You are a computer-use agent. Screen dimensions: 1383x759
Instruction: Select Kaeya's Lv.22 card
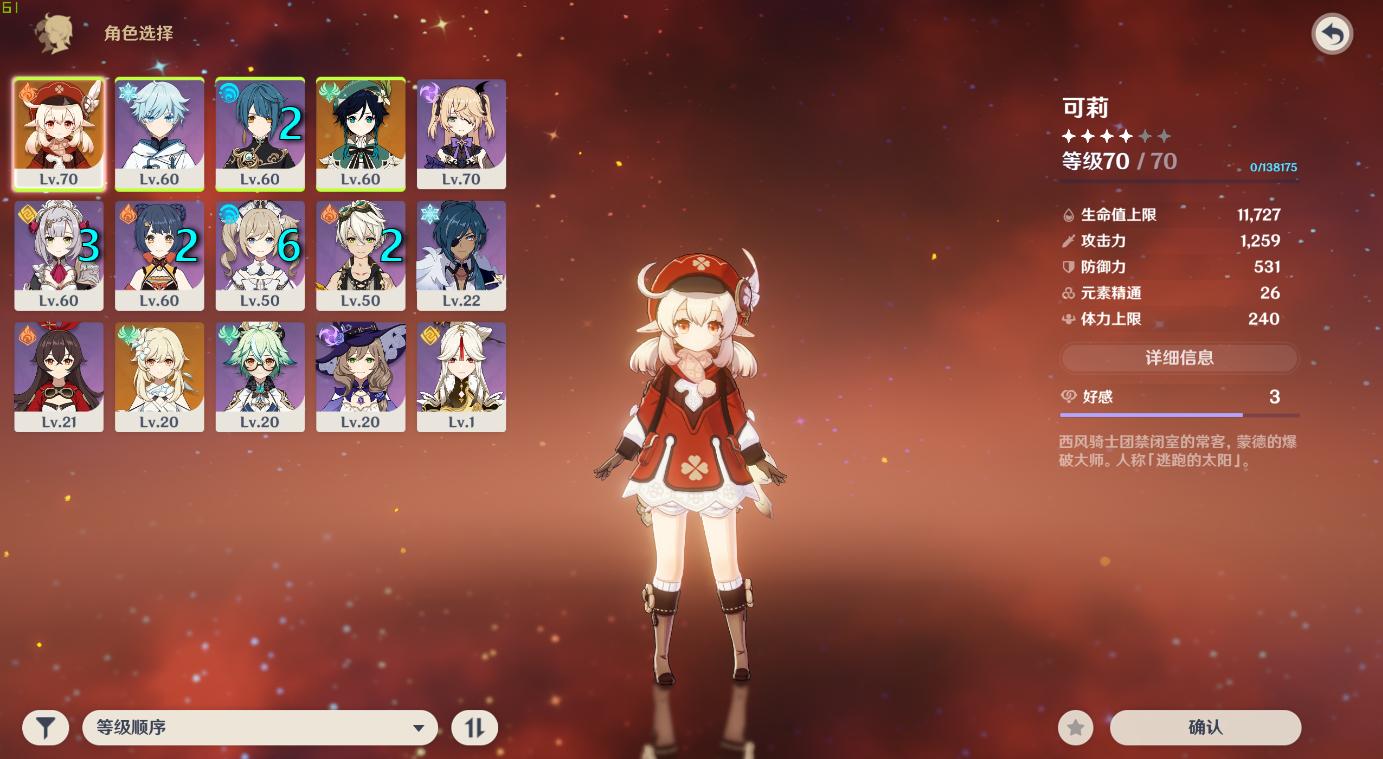[x=461, y=255]
